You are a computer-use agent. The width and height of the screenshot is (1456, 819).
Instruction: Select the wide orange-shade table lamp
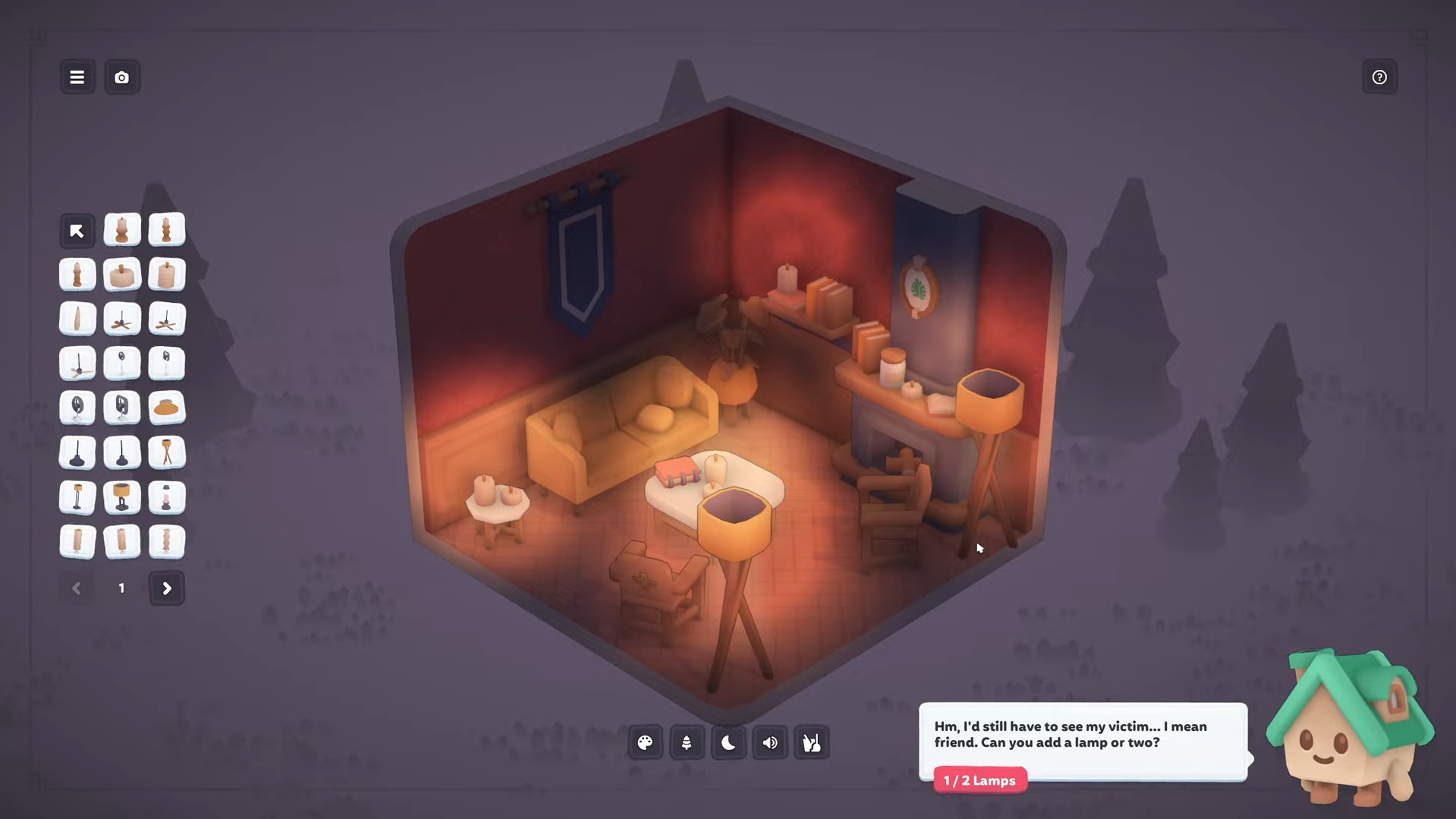pos(121,498)
